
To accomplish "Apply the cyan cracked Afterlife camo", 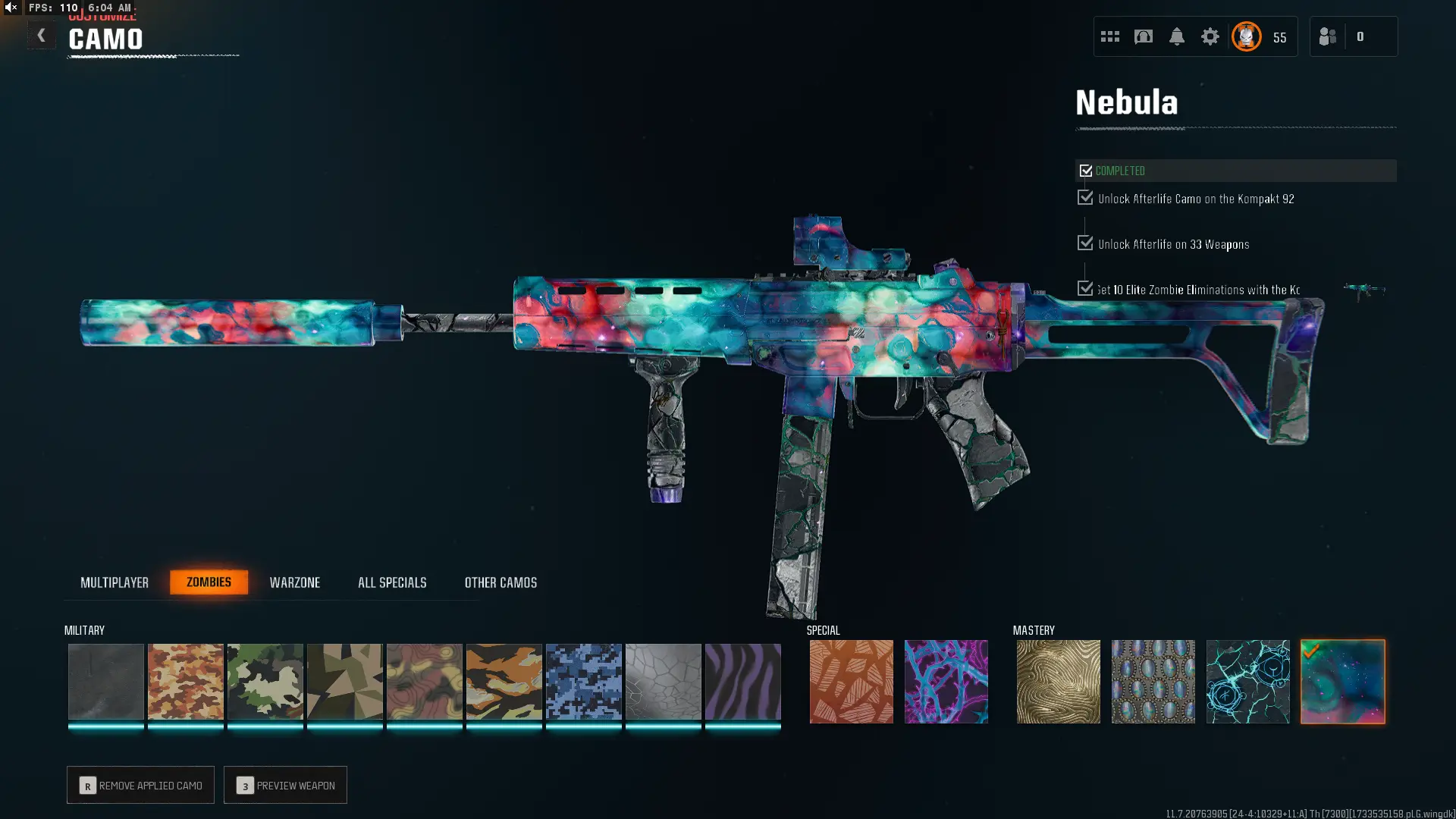I will pyautogui.click(x=1247, y=681).
